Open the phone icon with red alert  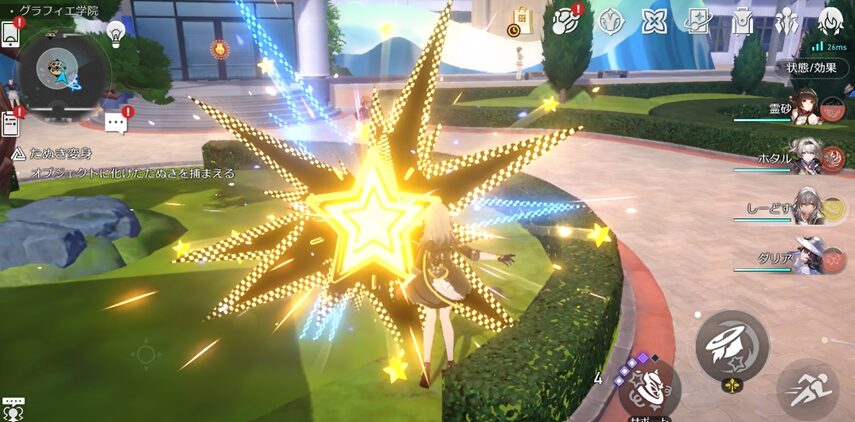(x=12, y=33)
